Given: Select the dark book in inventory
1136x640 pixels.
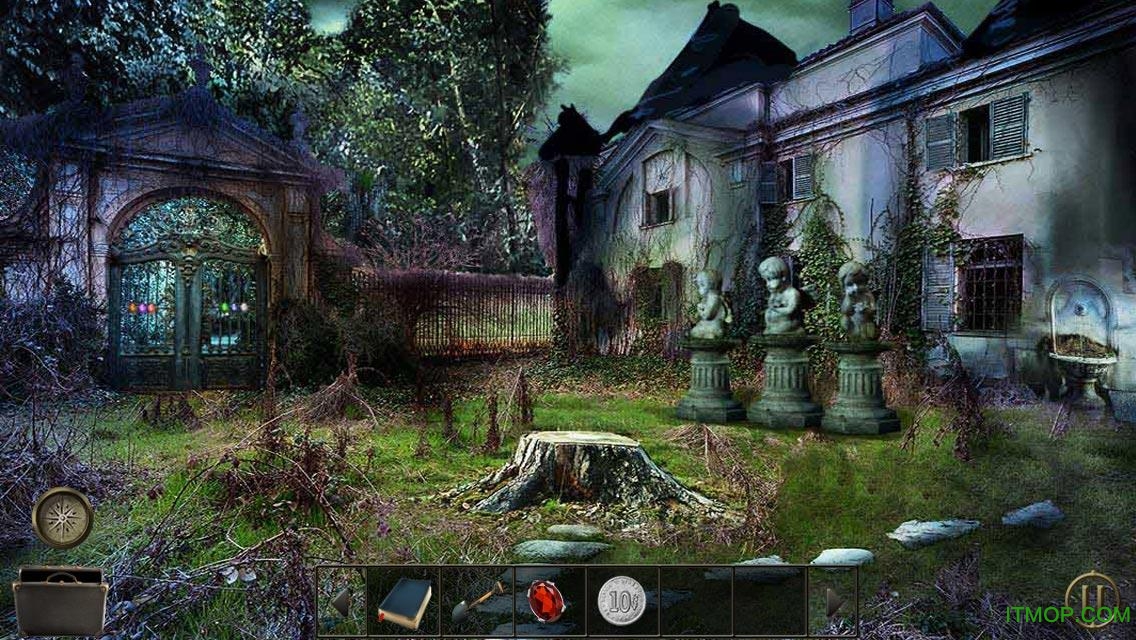Looking at the screenshot, I should [x=405, y=603].
